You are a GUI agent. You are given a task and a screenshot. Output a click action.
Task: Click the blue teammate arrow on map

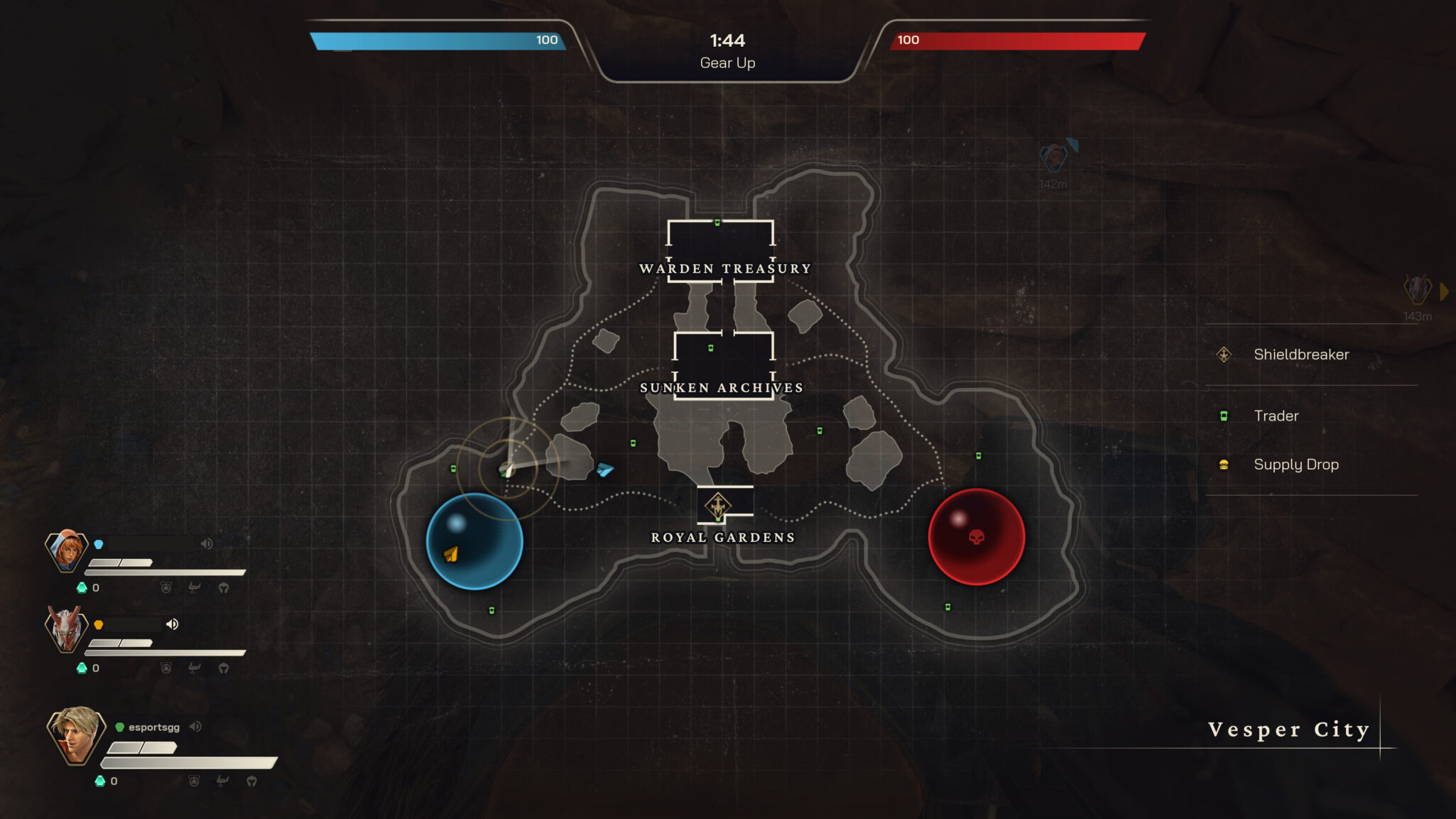(x=604, y=470)
